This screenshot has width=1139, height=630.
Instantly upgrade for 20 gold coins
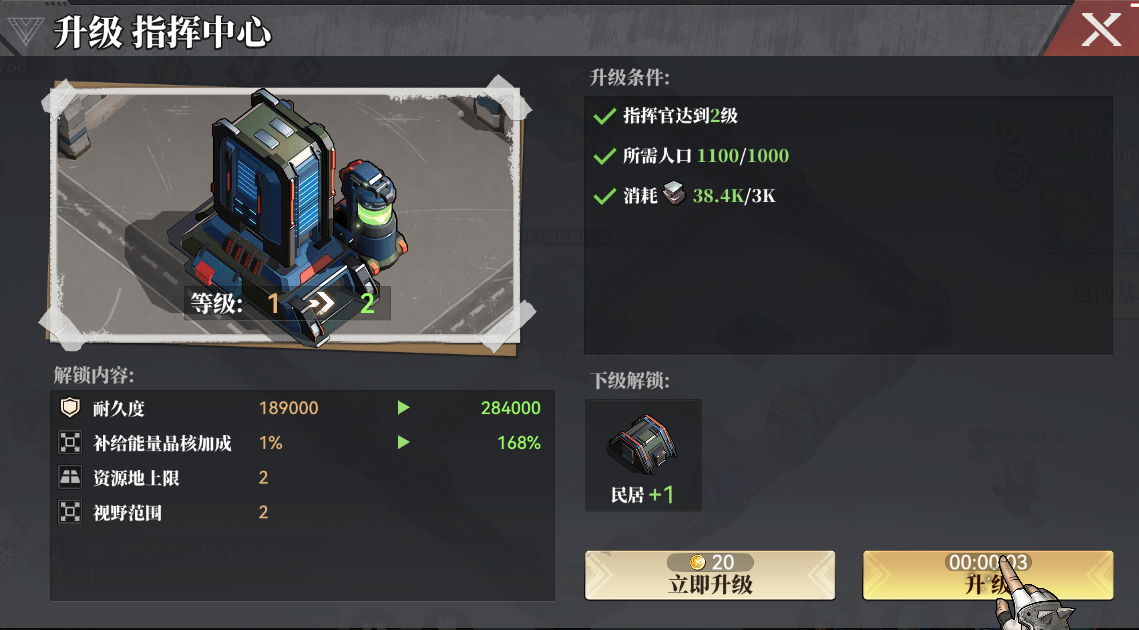710,575
